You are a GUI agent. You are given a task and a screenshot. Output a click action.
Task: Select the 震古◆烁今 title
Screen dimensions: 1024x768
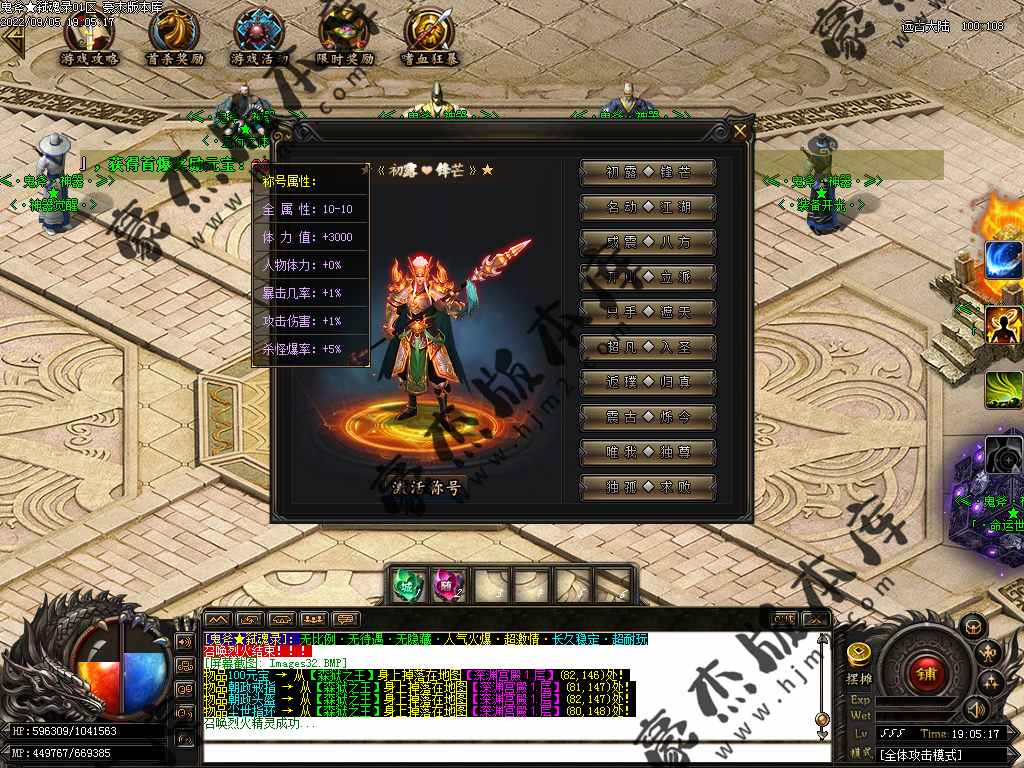(648, 417)
